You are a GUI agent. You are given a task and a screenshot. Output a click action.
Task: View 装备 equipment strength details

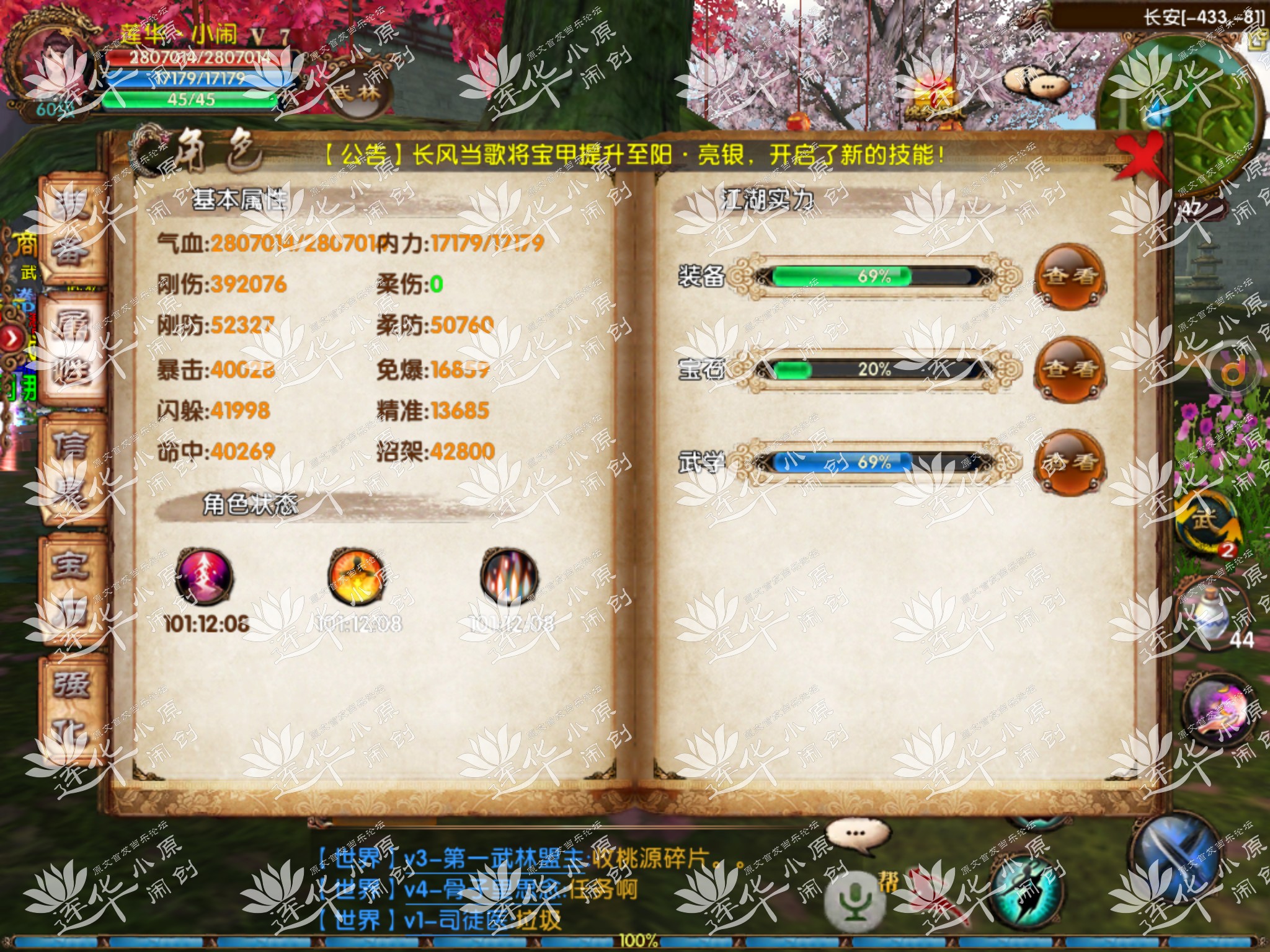pyautogui.click(x=1069, y=276)
